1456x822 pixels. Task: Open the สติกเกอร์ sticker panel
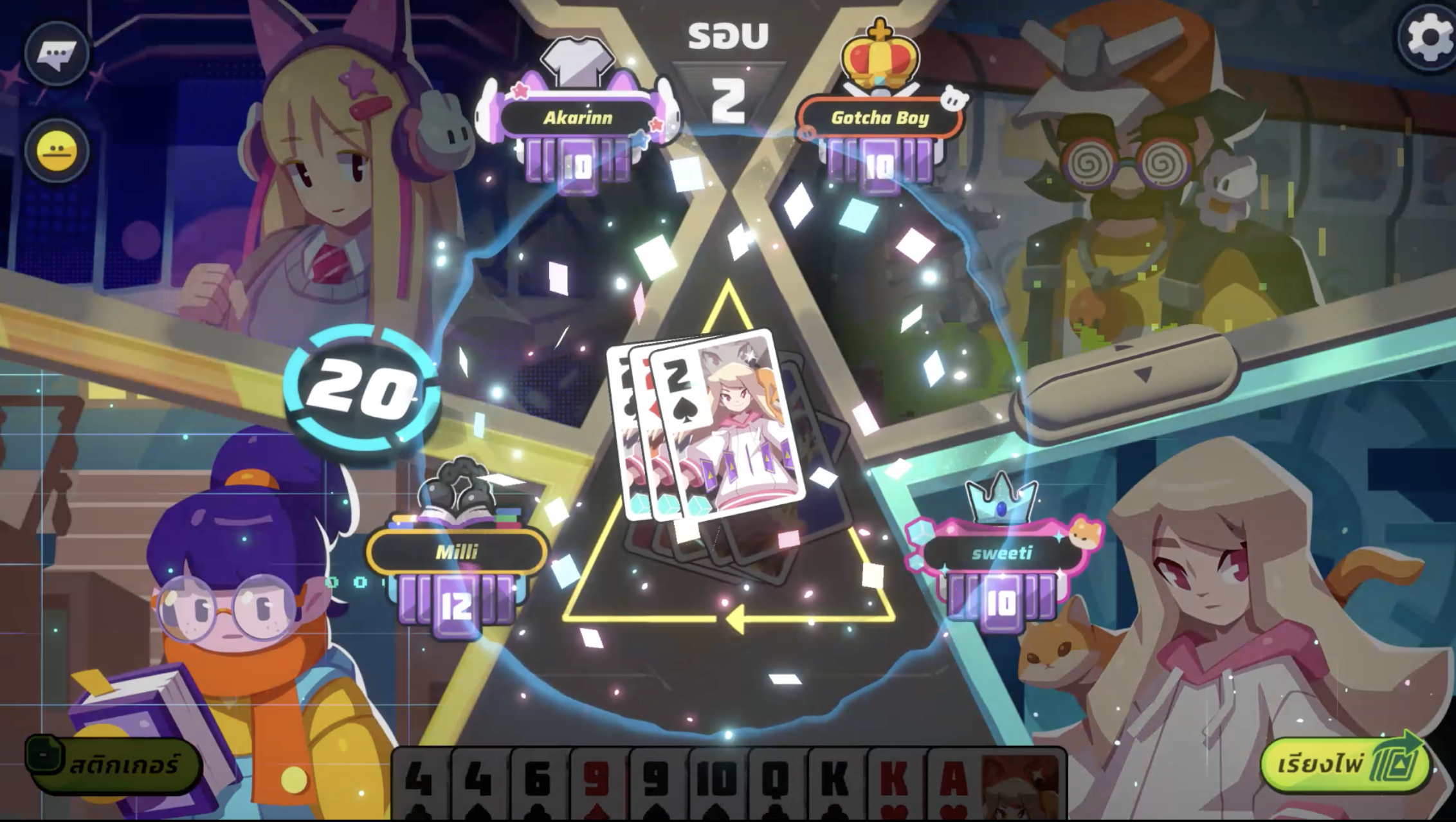[114, 765]
